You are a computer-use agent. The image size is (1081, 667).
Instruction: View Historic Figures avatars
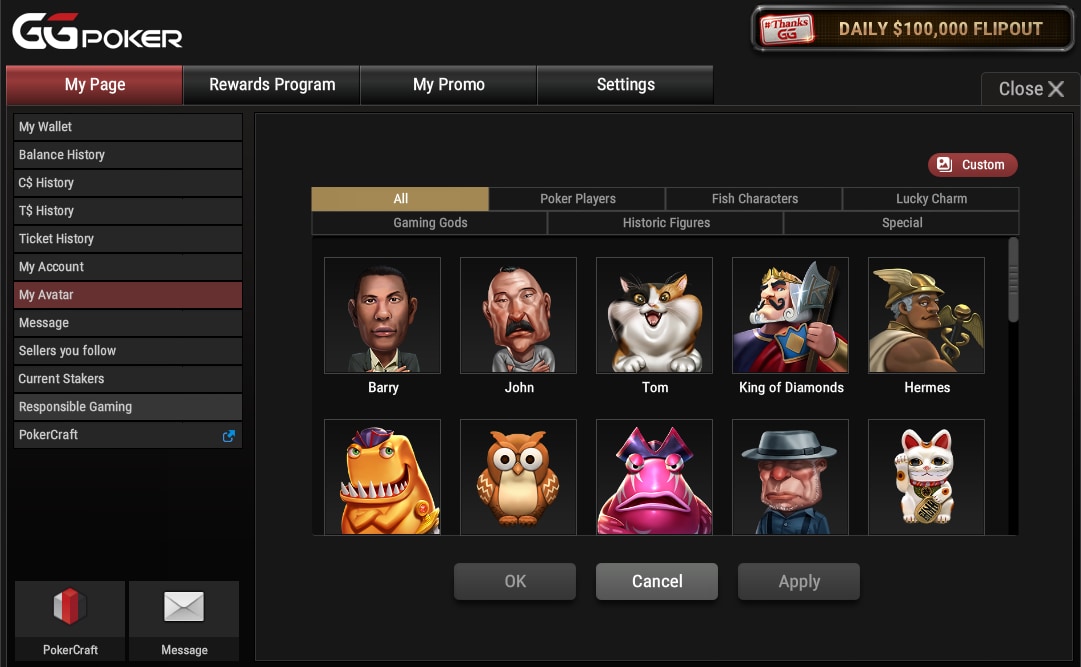(x=666, y=223)
